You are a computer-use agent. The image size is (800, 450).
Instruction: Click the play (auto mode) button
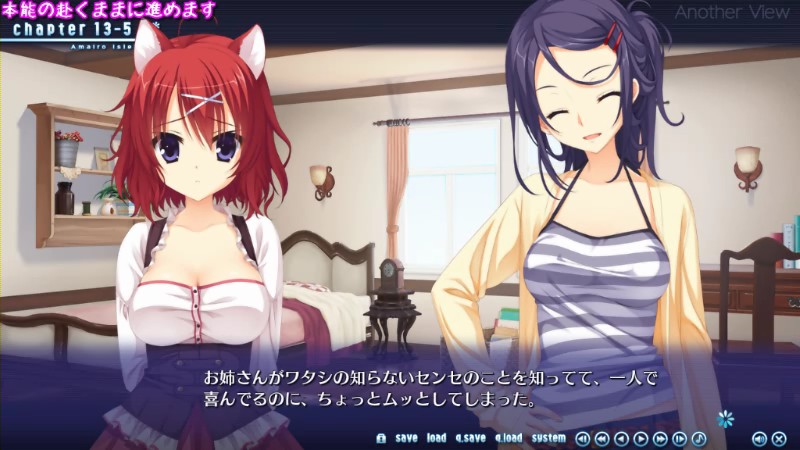(x=641, y=438)
